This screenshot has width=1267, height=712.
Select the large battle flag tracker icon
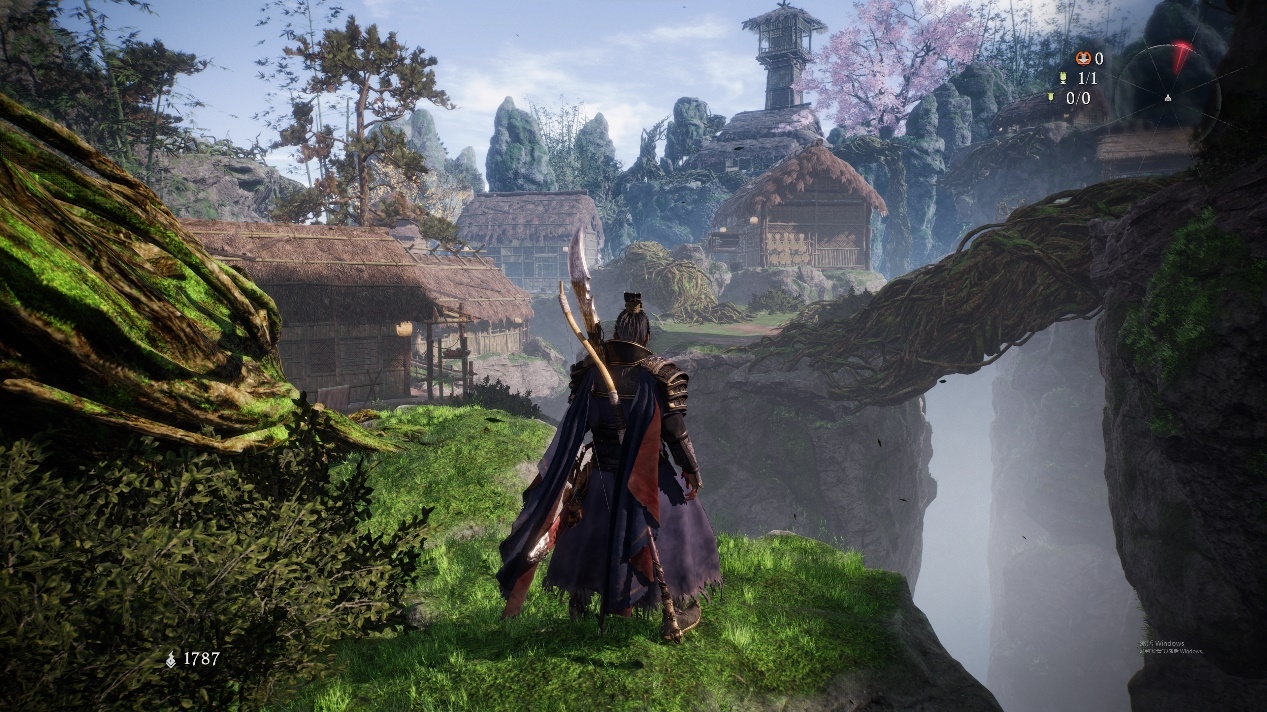pyautogui.click(x=1064, y=78)
